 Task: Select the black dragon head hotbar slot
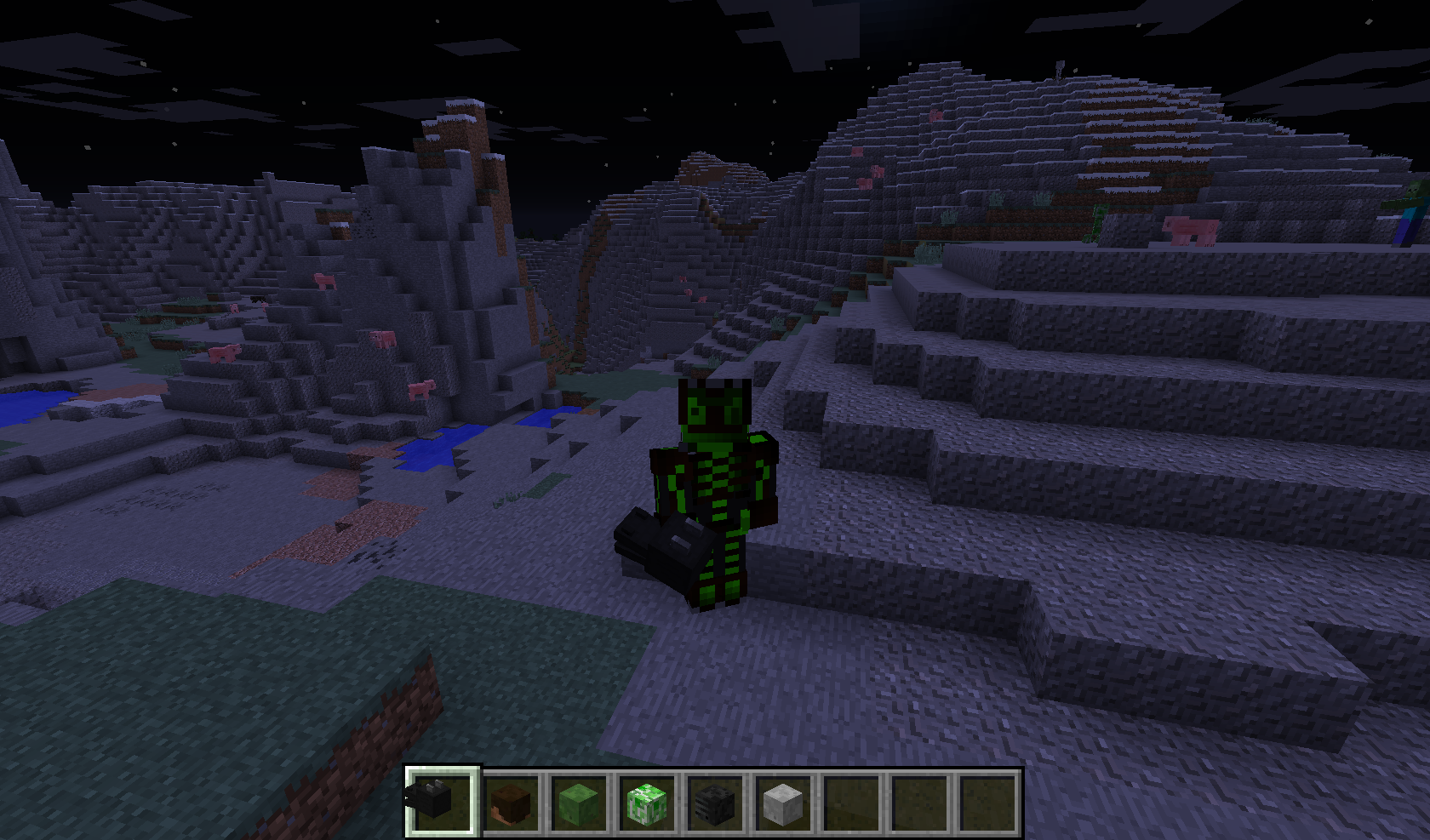(441, 802)
